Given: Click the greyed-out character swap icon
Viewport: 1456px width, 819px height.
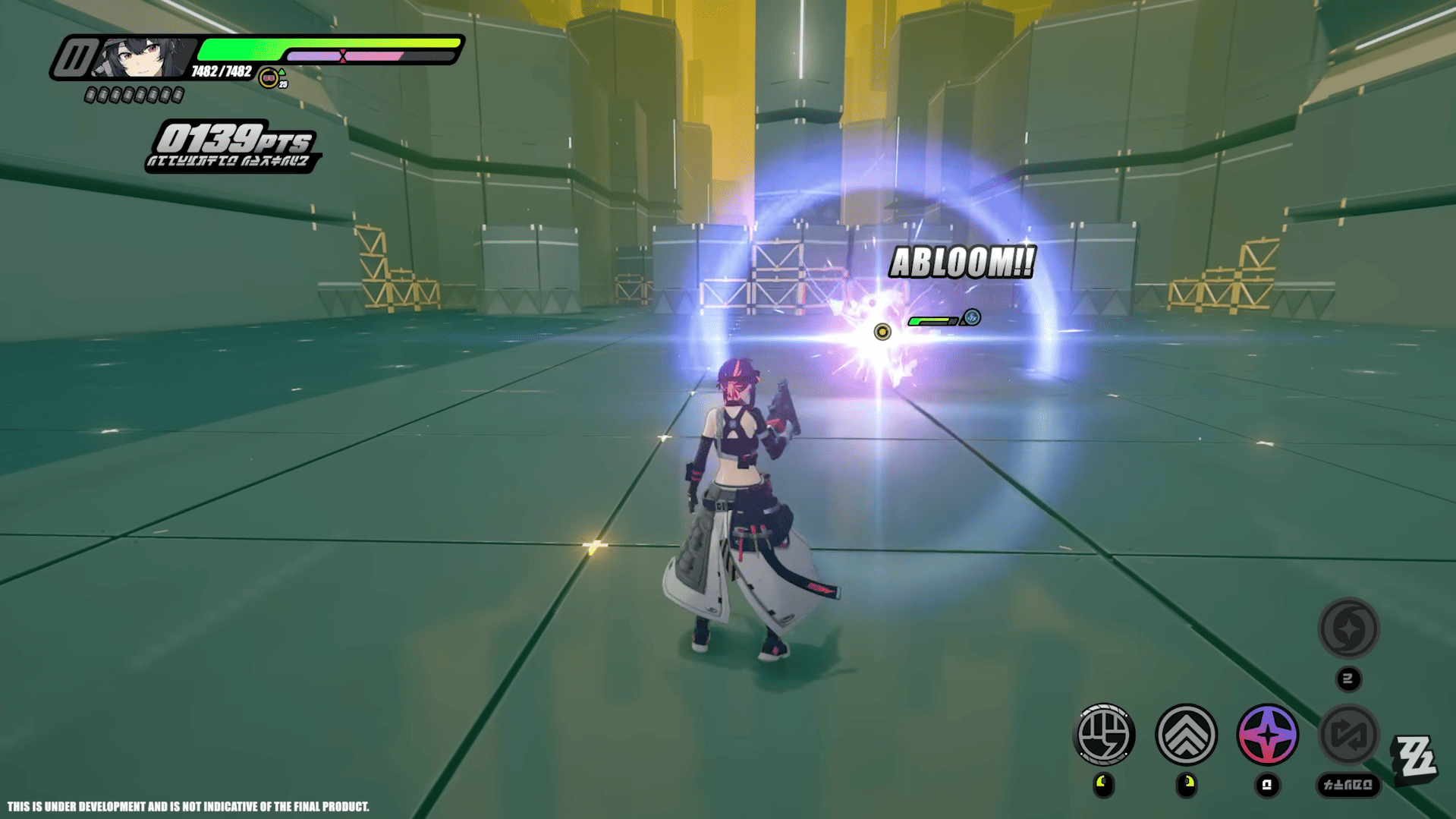Looking at the screenshot, I should pos(1348,734).
